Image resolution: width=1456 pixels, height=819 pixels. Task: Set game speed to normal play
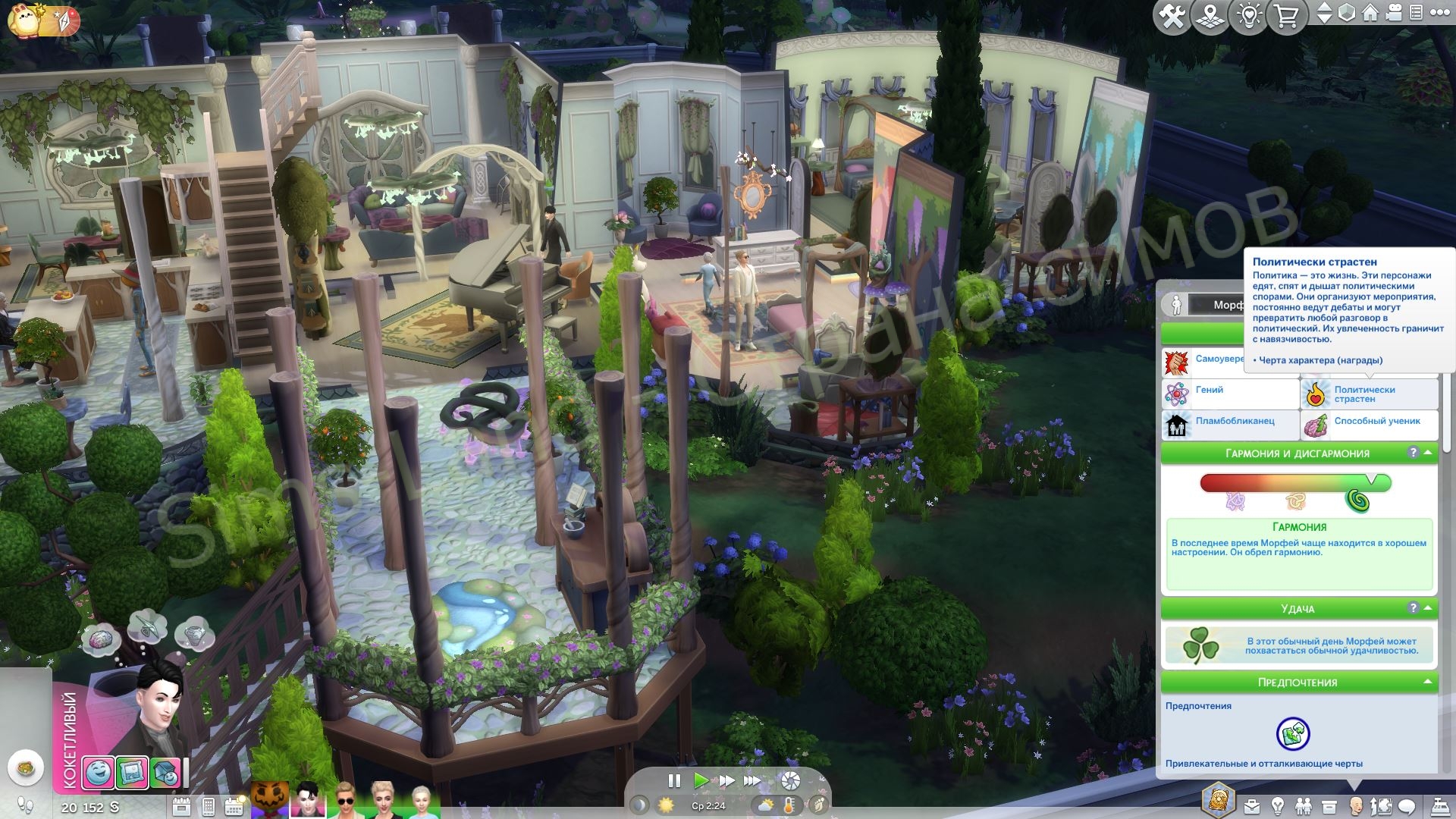[701, 780]
